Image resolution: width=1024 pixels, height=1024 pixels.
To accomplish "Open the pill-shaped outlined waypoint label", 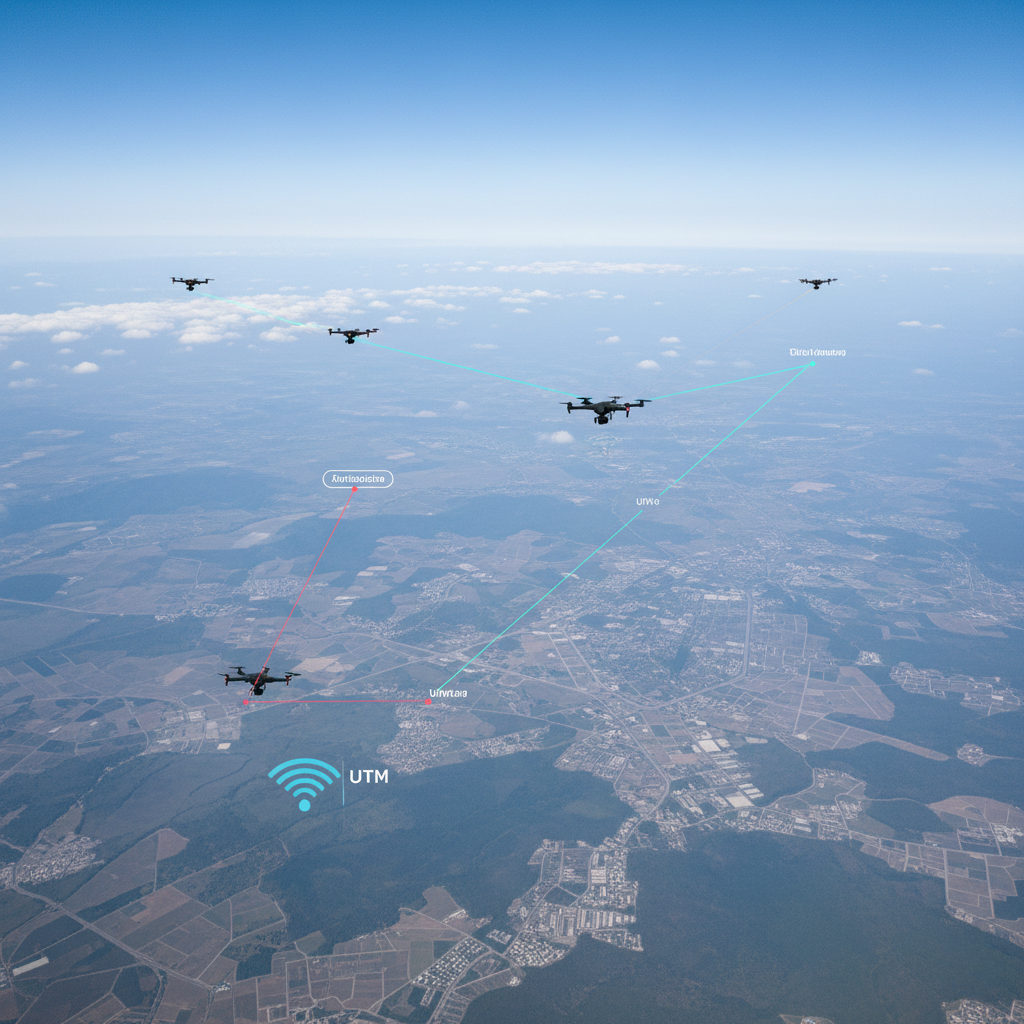I will (358, 479).
